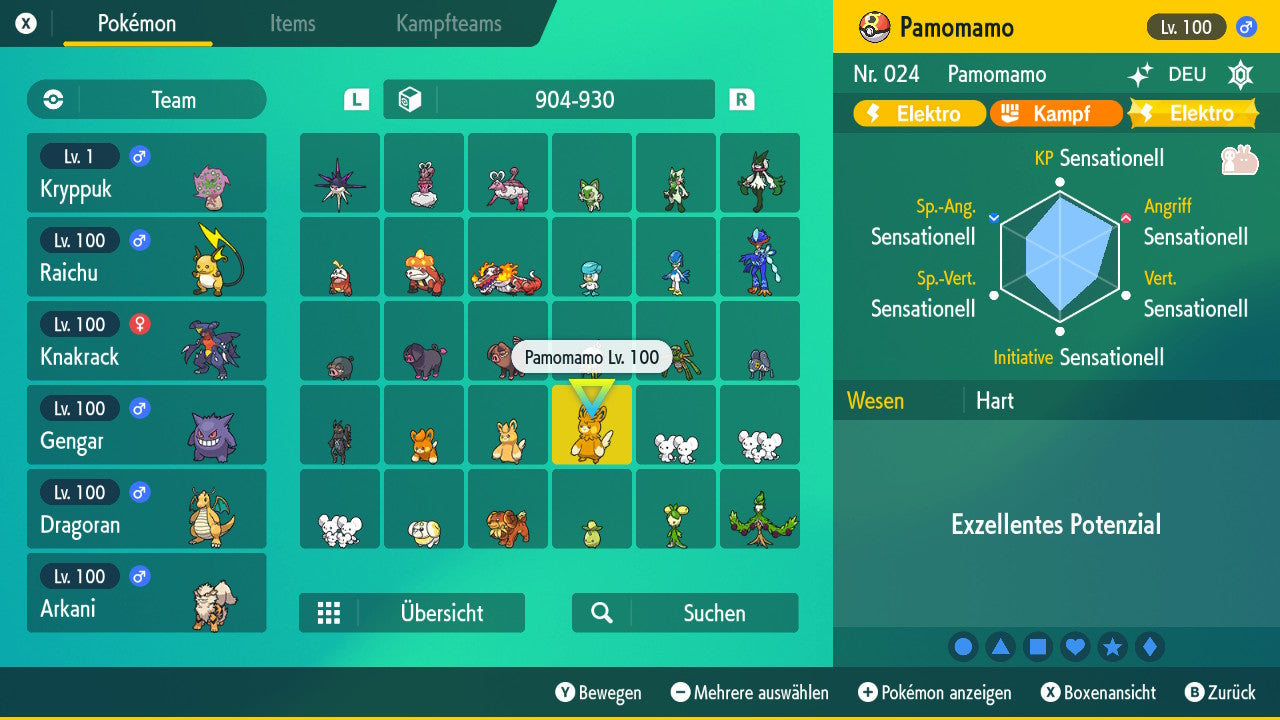Screen dimensions: 1280x720
Task: Click the Poké Ball cycle icon on Team button
Action: pyautogui.click(x=53, y=100)
